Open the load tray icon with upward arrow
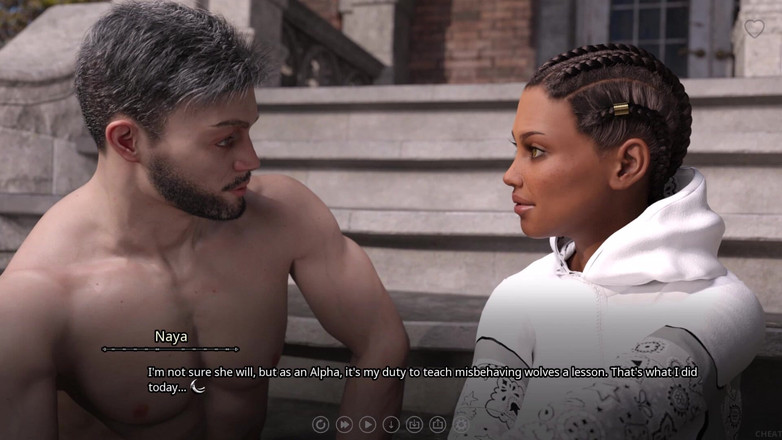This screenshot has height=440, width=782. (437, 425)
